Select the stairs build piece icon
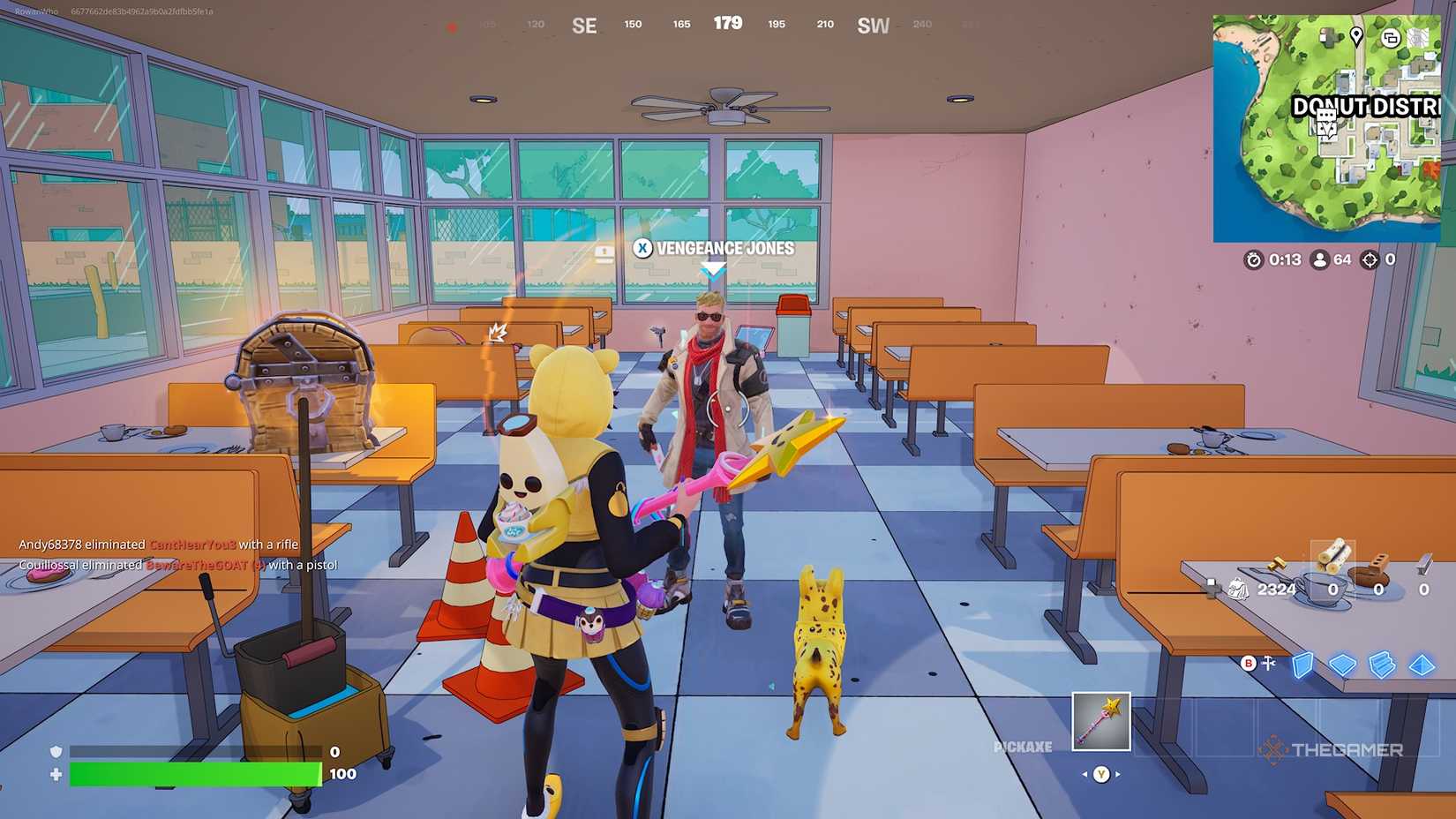Image resolution: width=1456 pixels, height=819 pixels. (x=1380, y=664)
